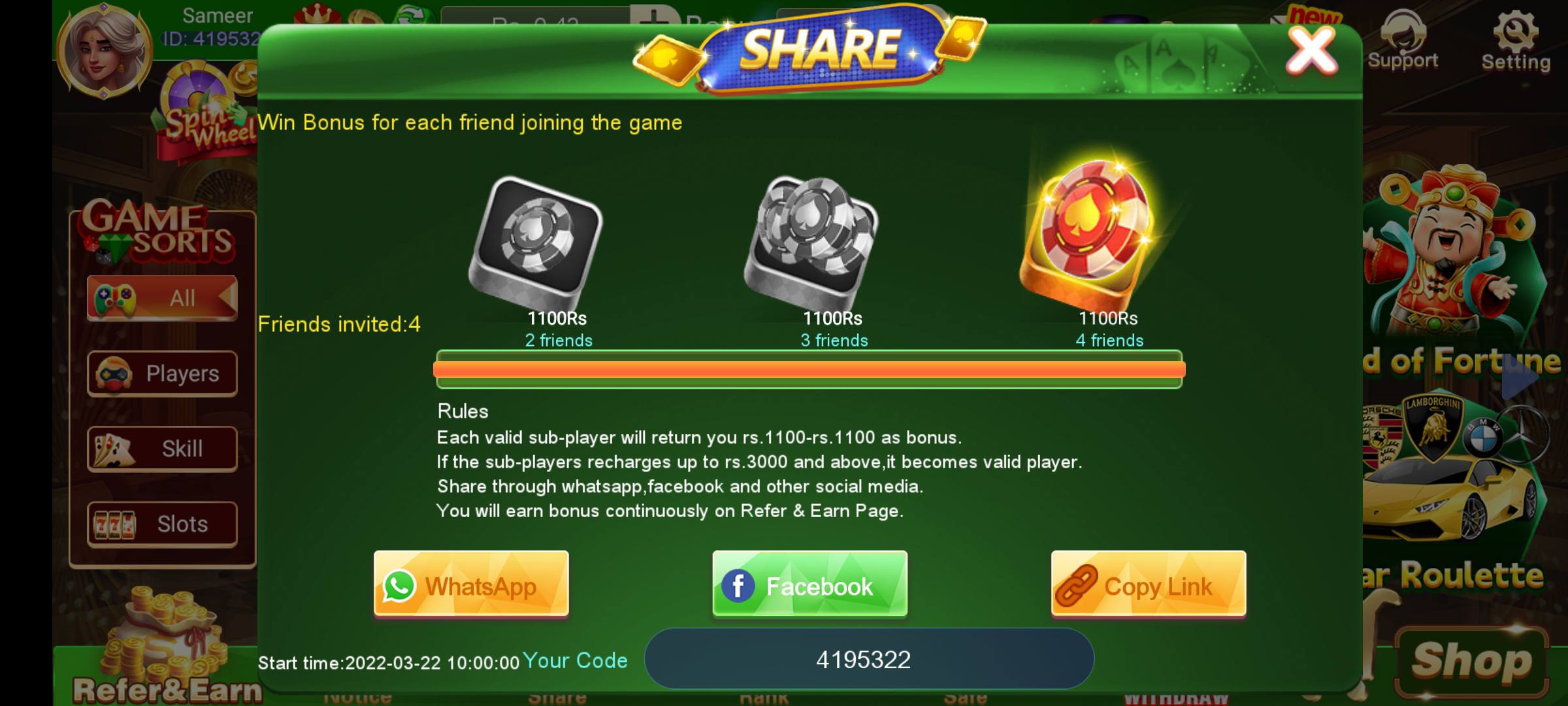Copy the referral link
1568x706 pixels.
pyautogui.click(x=1148, y=585)
